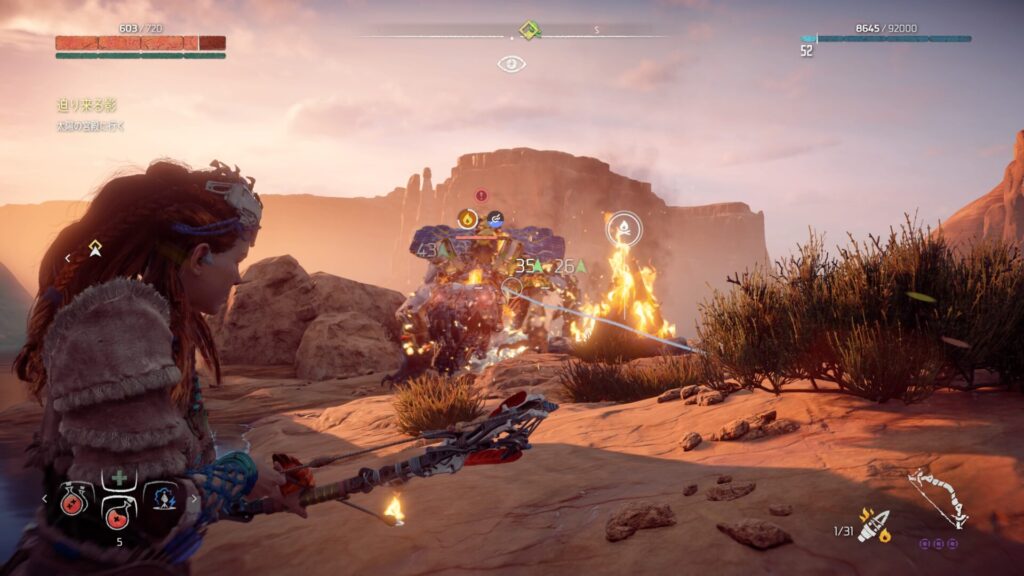
Task: Click the quest waypoint marker near Aloy
Action: point(95,247)
